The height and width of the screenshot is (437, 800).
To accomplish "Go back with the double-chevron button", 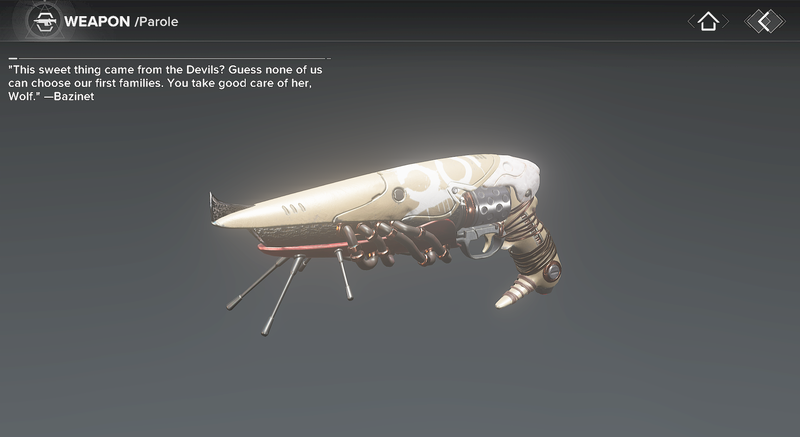I will [x=765, y=21].
